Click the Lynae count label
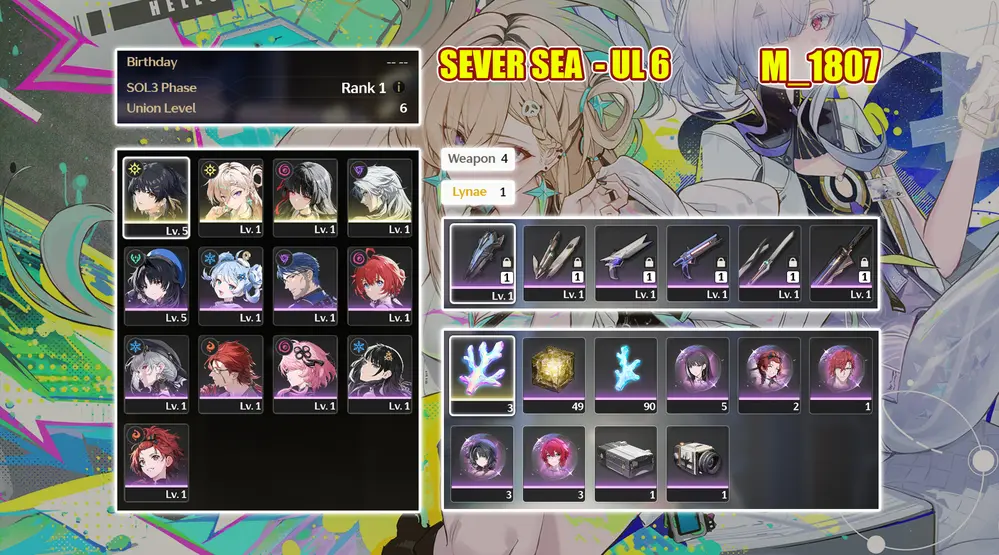 pos(477,191)
